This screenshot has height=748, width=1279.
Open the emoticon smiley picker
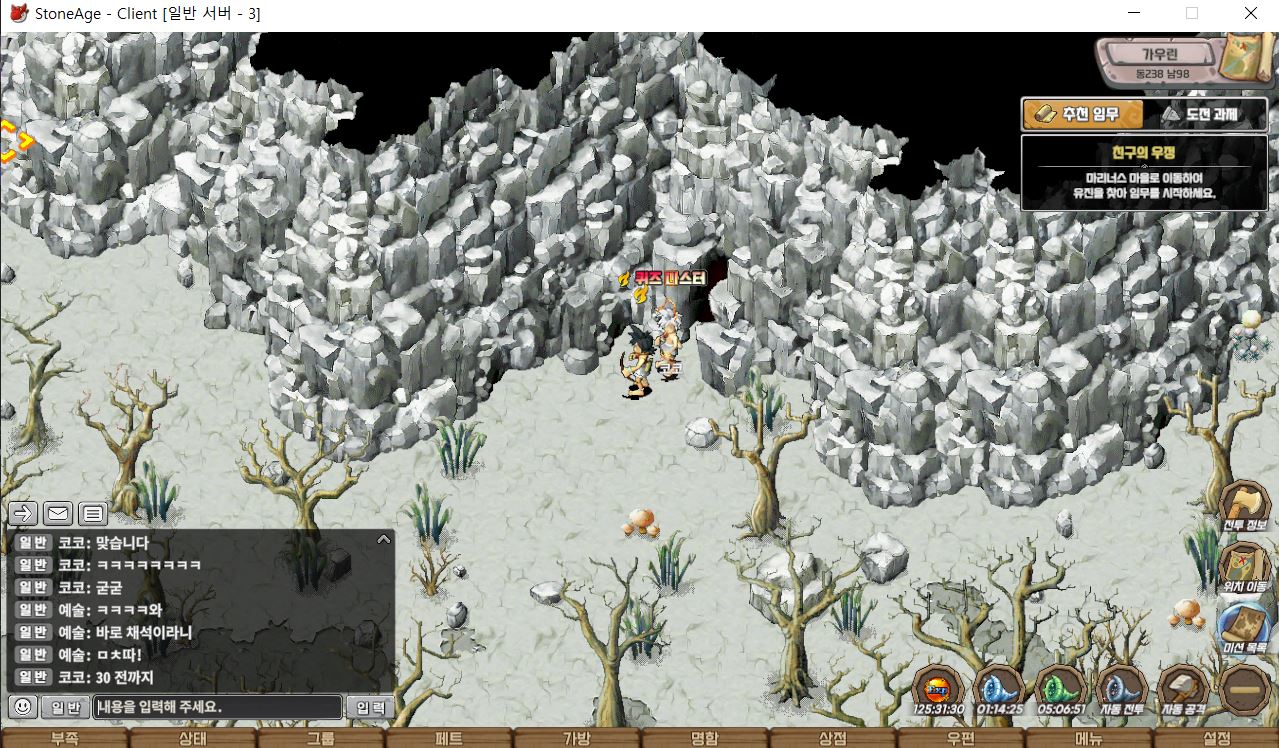coord(23,707)
